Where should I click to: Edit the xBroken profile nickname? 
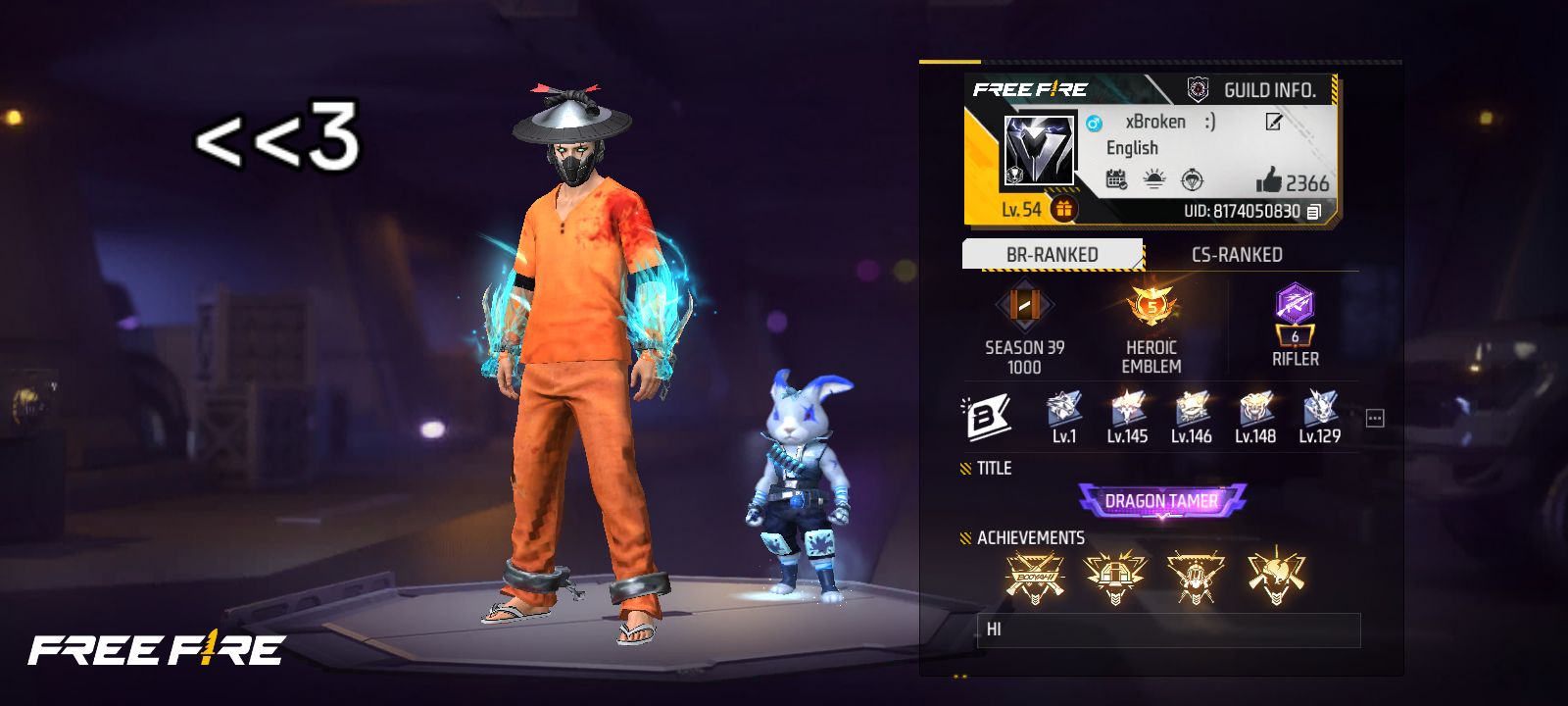1273,122
